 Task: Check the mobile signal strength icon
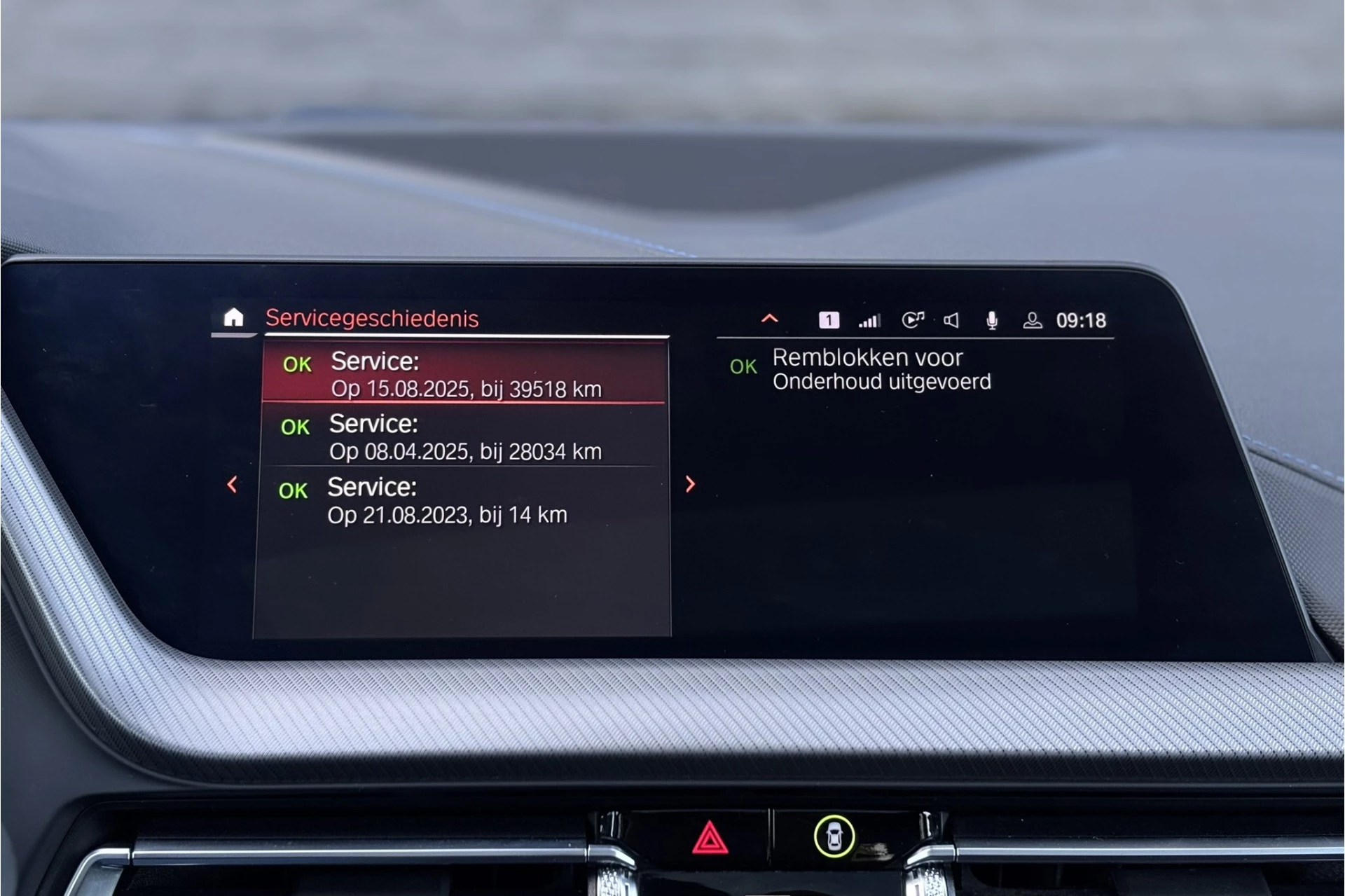click(x=869, y=320)
